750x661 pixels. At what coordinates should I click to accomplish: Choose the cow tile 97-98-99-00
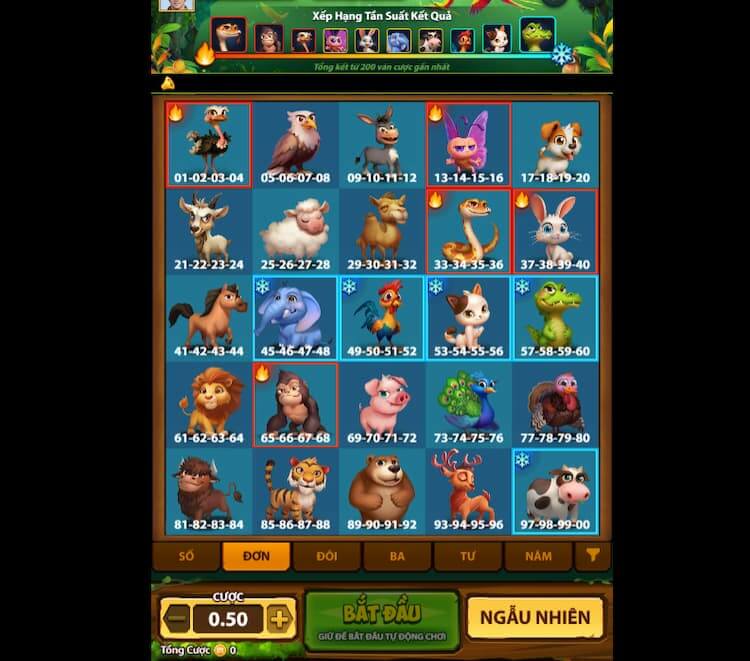(555, 492)
